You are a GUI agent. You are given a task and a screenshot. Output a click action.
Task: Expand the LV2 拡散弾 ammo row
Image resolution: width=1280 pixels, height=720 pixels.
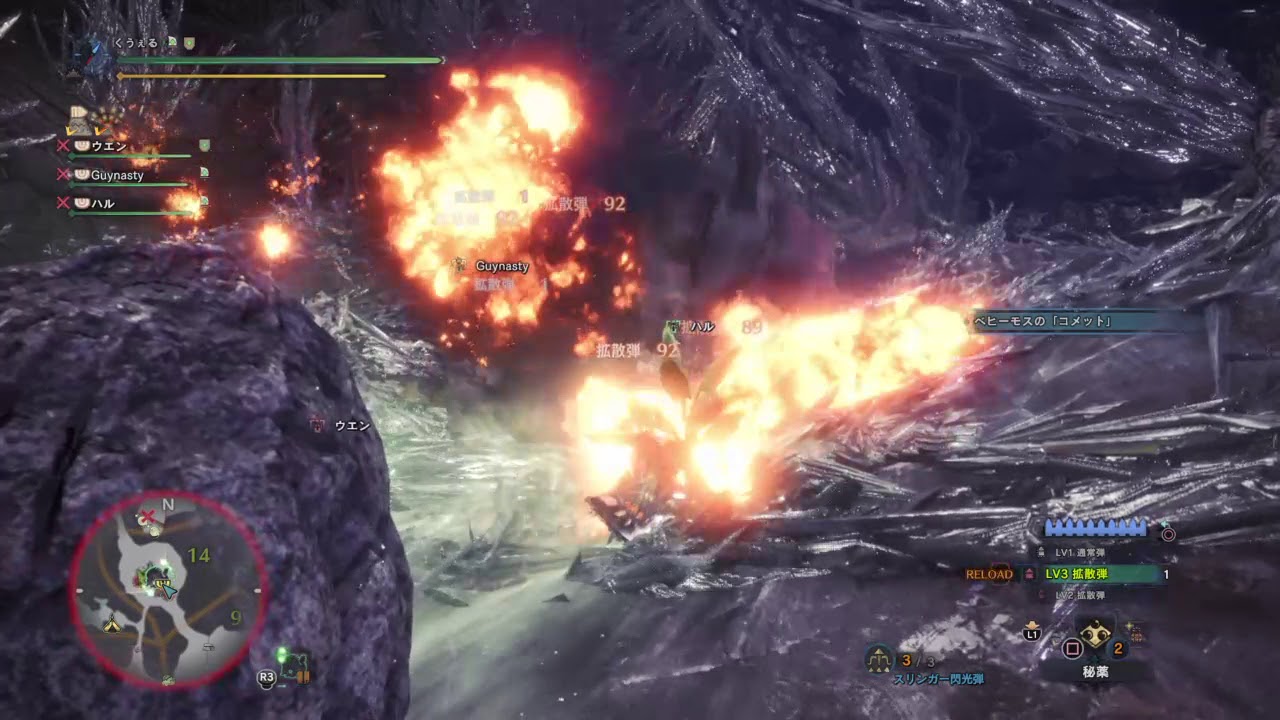pyautogui.click(x=1080, y=594)
